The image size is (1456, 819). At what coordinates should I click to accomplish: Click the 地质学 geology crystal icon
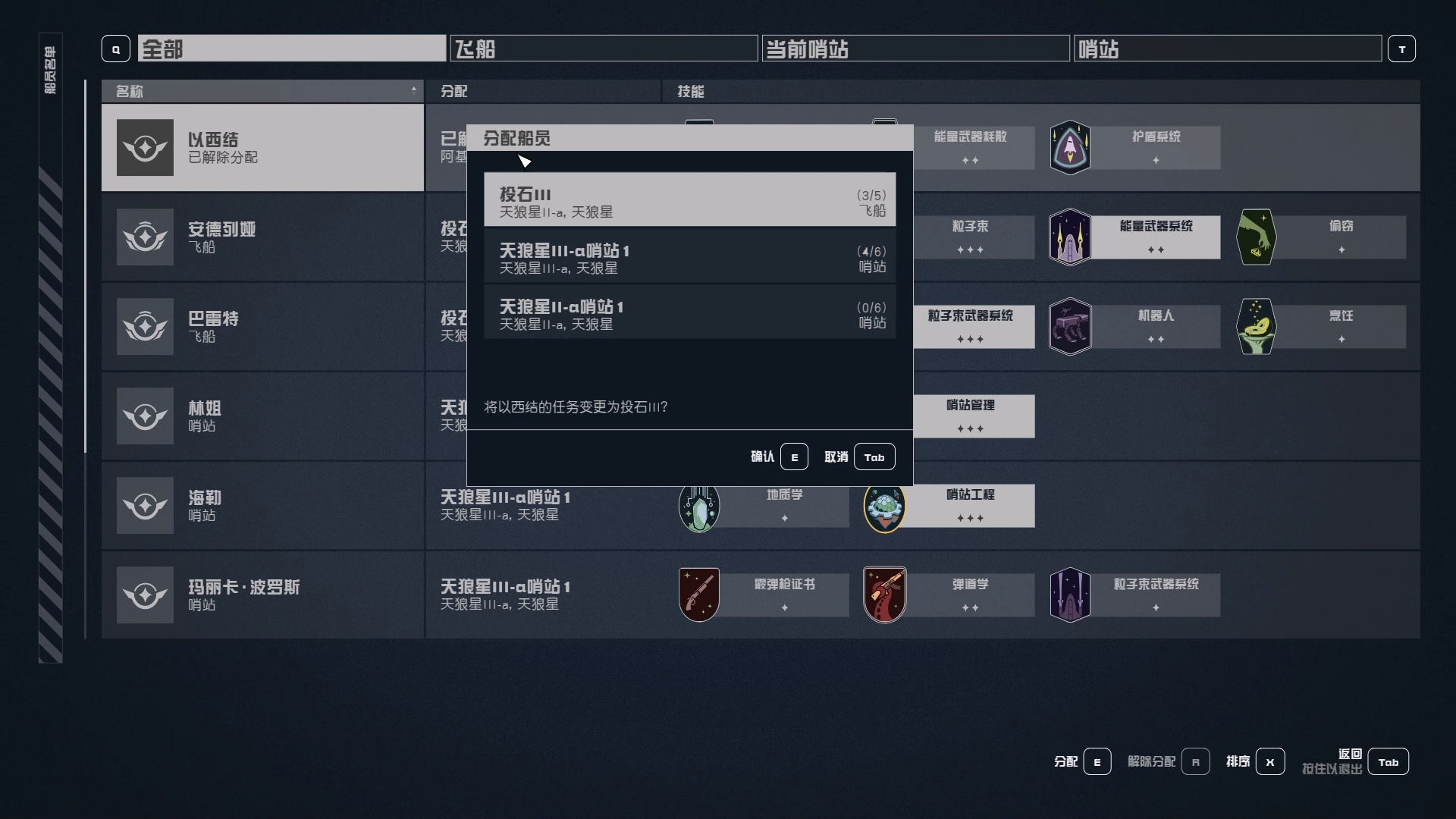pos(698,506)
